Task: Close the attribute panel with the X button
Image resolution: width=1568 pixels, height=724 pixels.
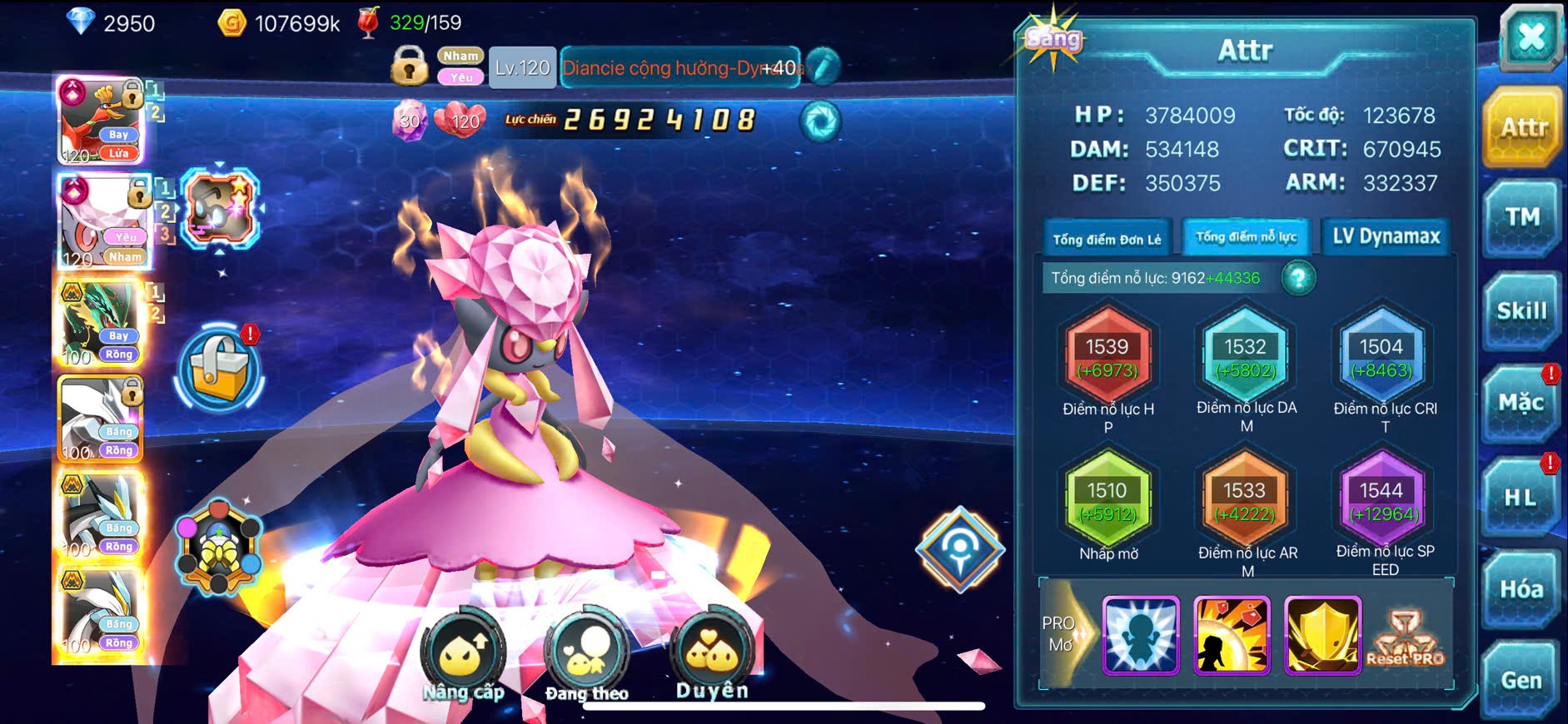Action: click(1531, 37)
